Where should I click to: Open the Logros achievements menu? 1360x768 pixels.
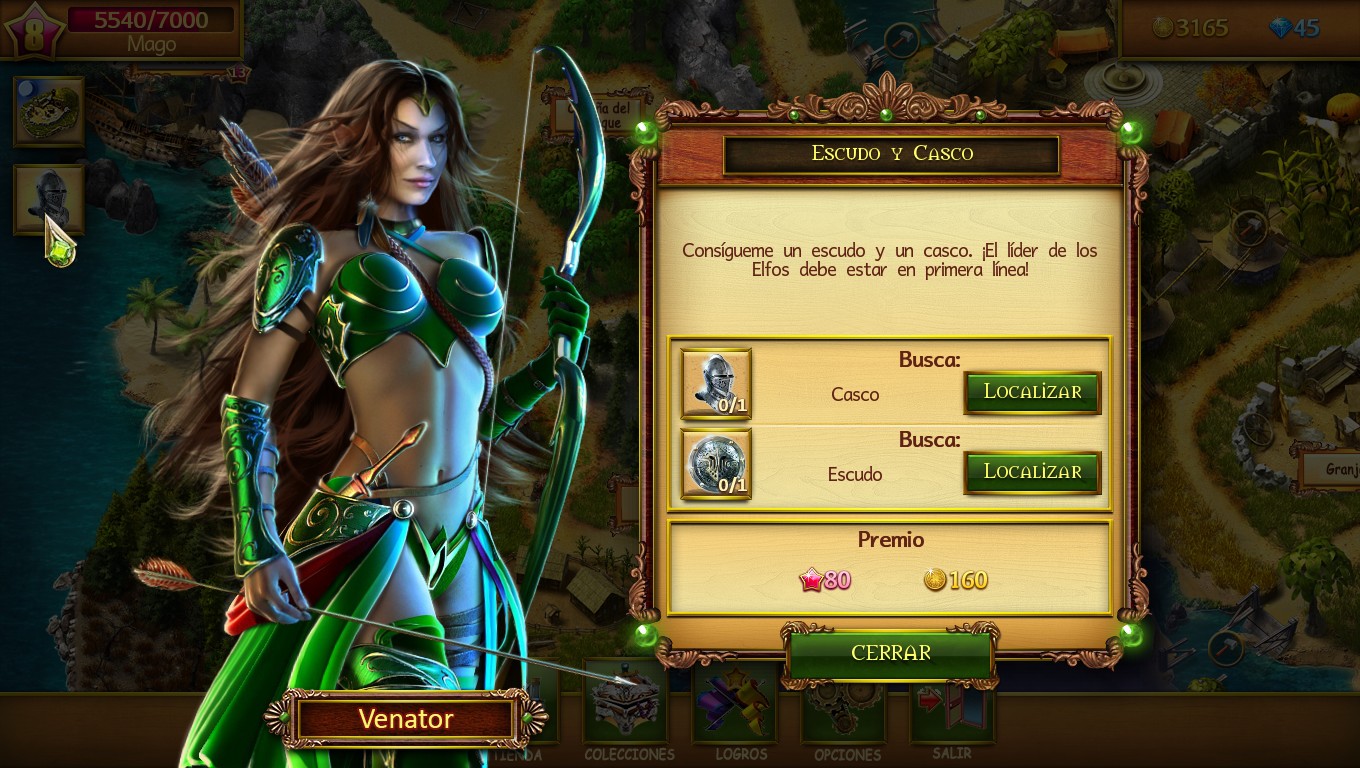740,705
